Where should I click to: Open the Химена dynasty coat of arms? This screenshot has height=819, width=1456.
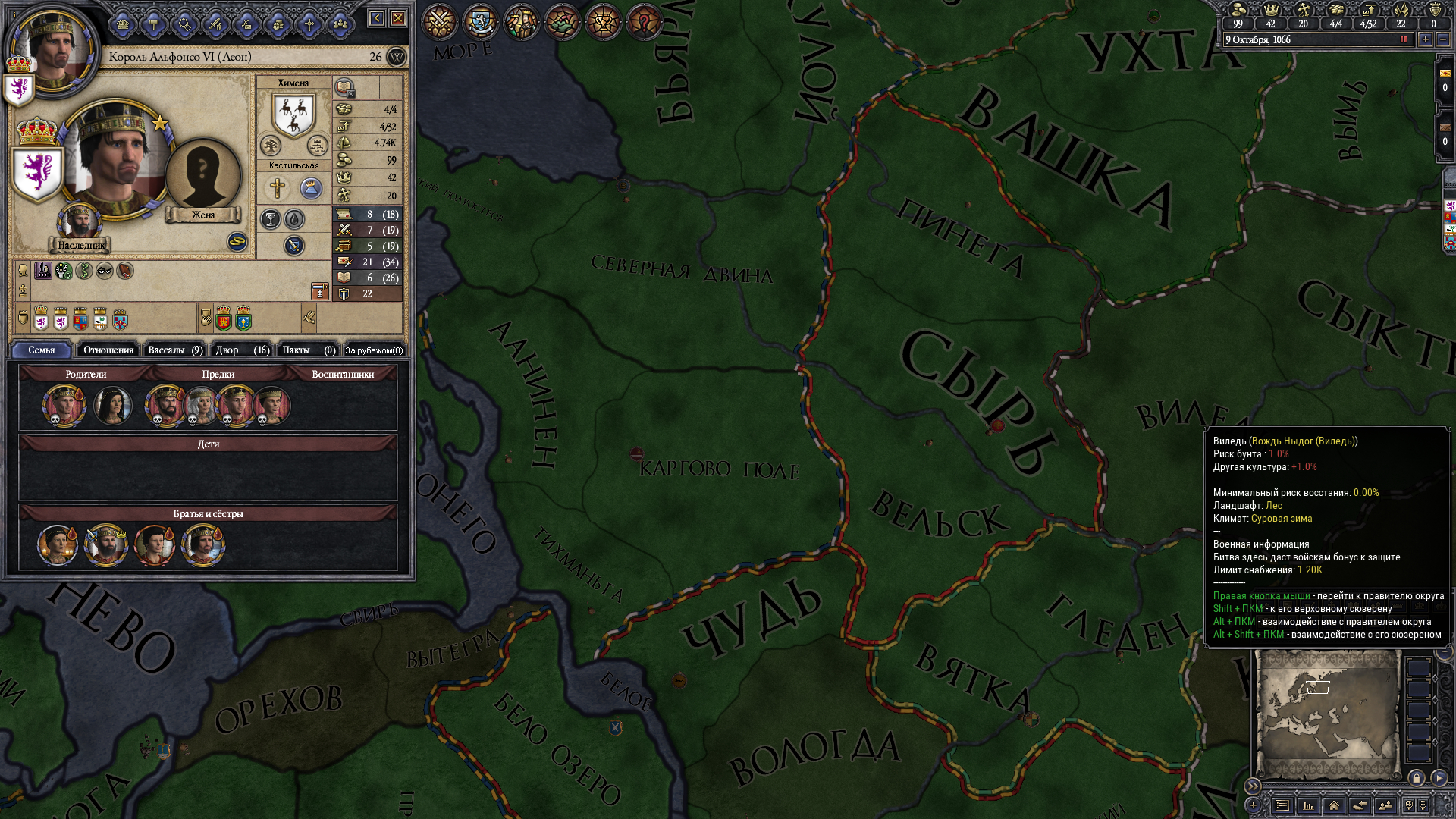(x=293, y=114)
